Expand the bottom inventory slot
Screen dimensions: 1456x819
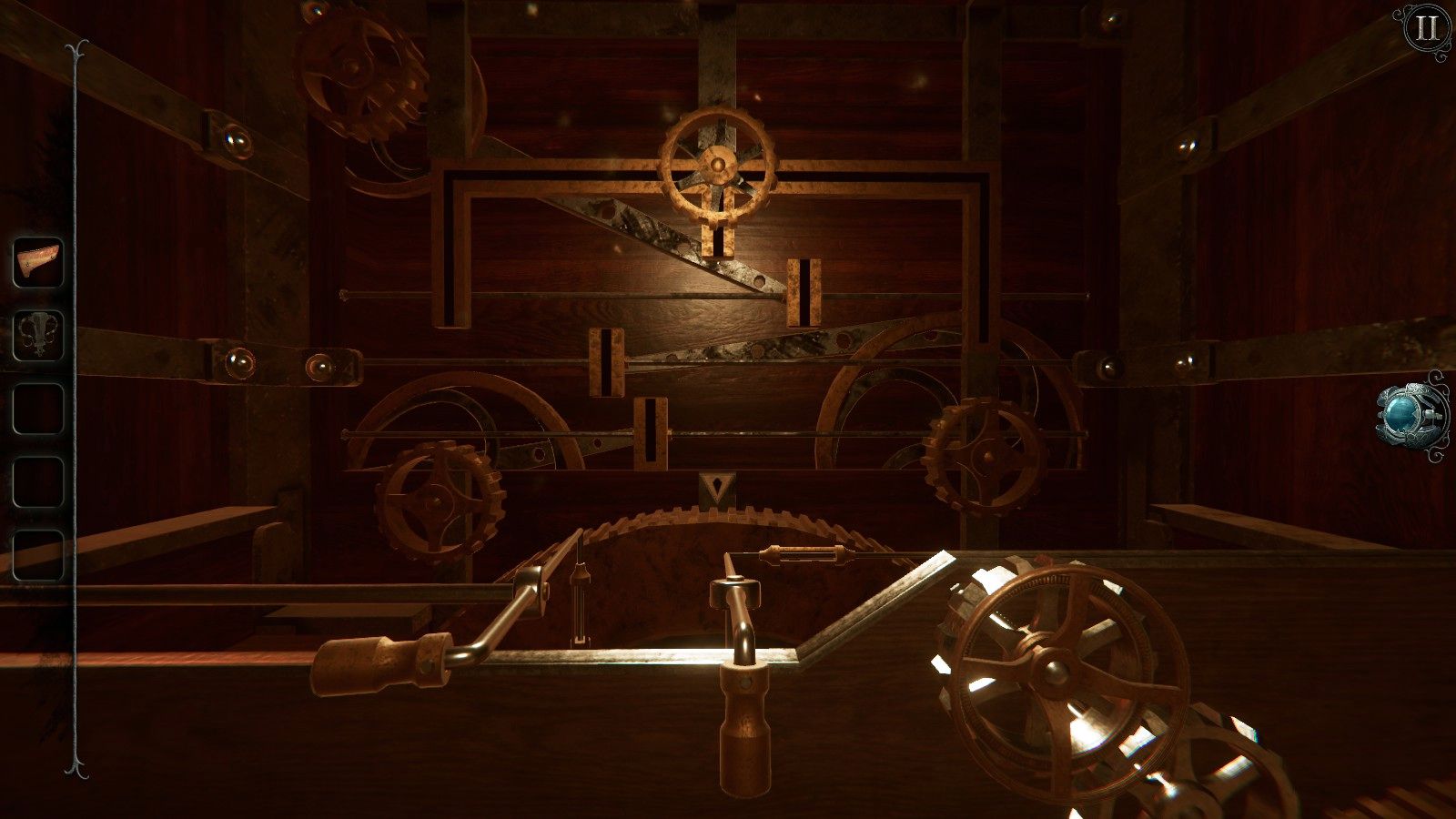click(x=38, y=546)
